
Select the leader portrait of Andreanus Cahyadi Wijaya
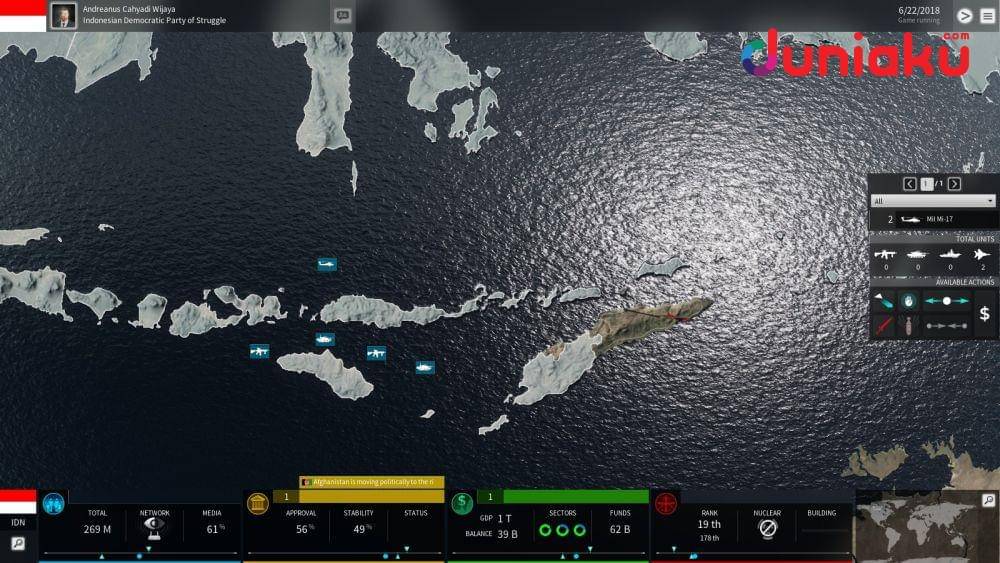click(63, 15)
